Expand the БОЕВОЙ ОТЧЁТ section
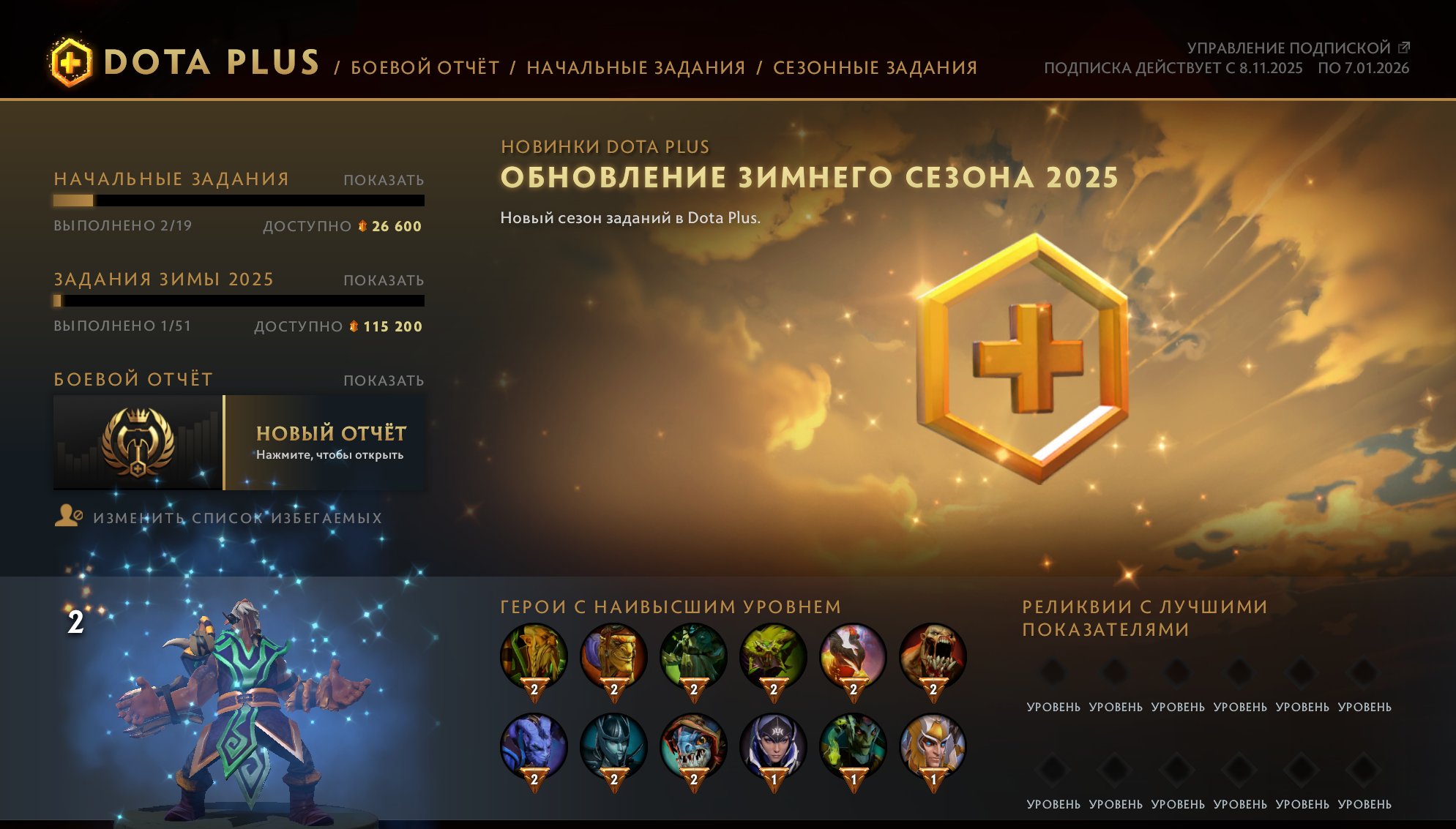The height and width of the screenshot is (829, 1456). coord(384,379)
